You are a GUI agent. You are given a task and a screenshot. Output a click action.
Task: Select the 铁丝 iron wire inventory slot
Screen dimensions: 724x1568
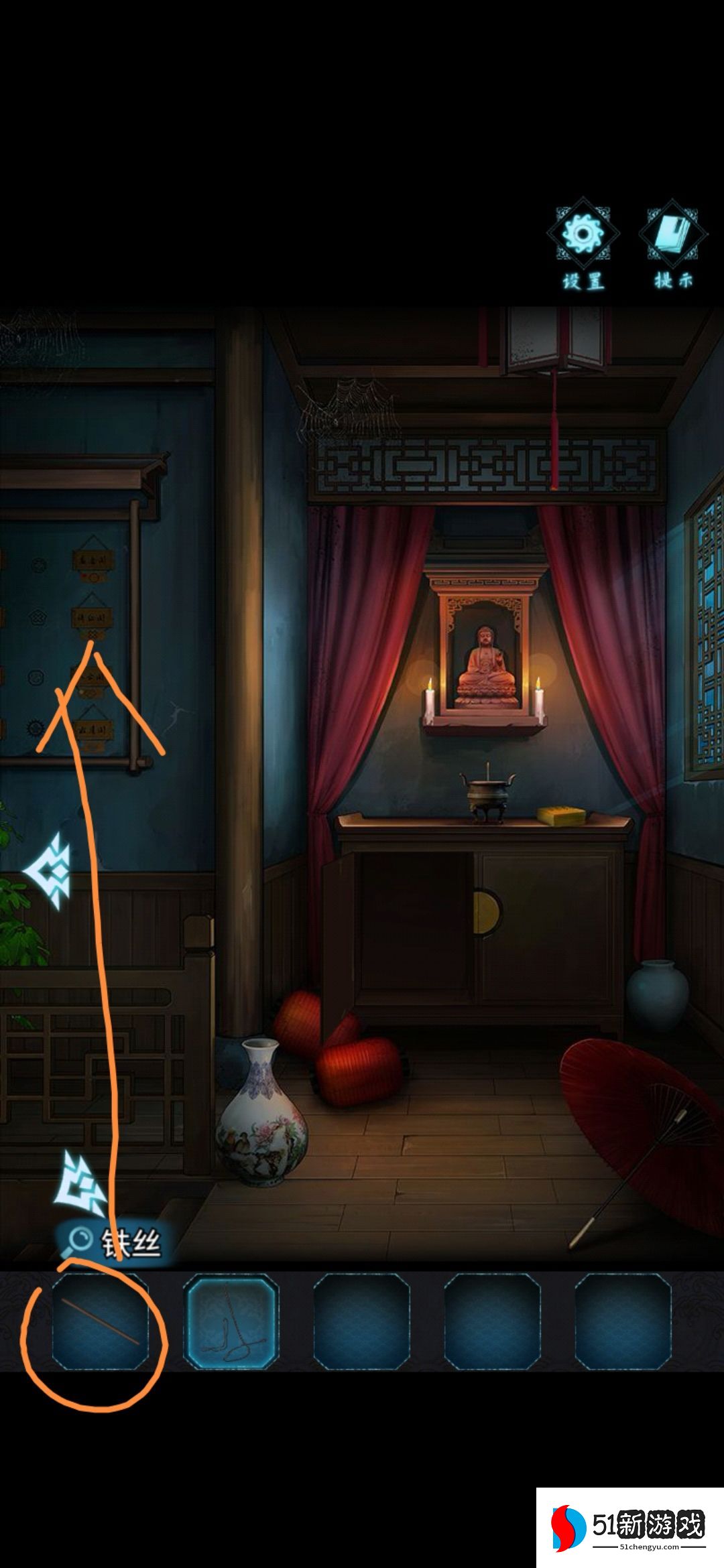101,1321
